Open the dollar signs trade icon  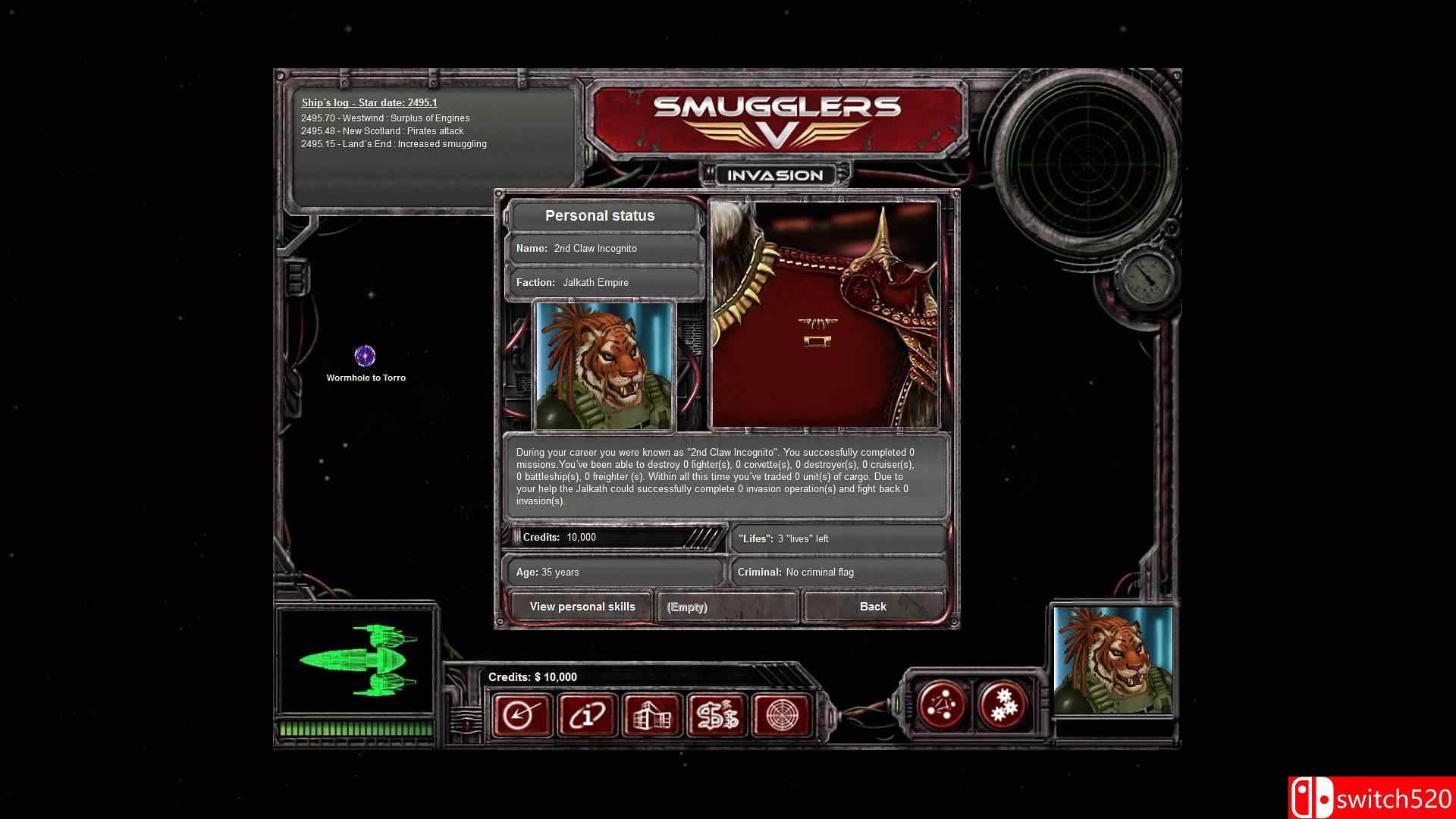[x=717, y=714]
